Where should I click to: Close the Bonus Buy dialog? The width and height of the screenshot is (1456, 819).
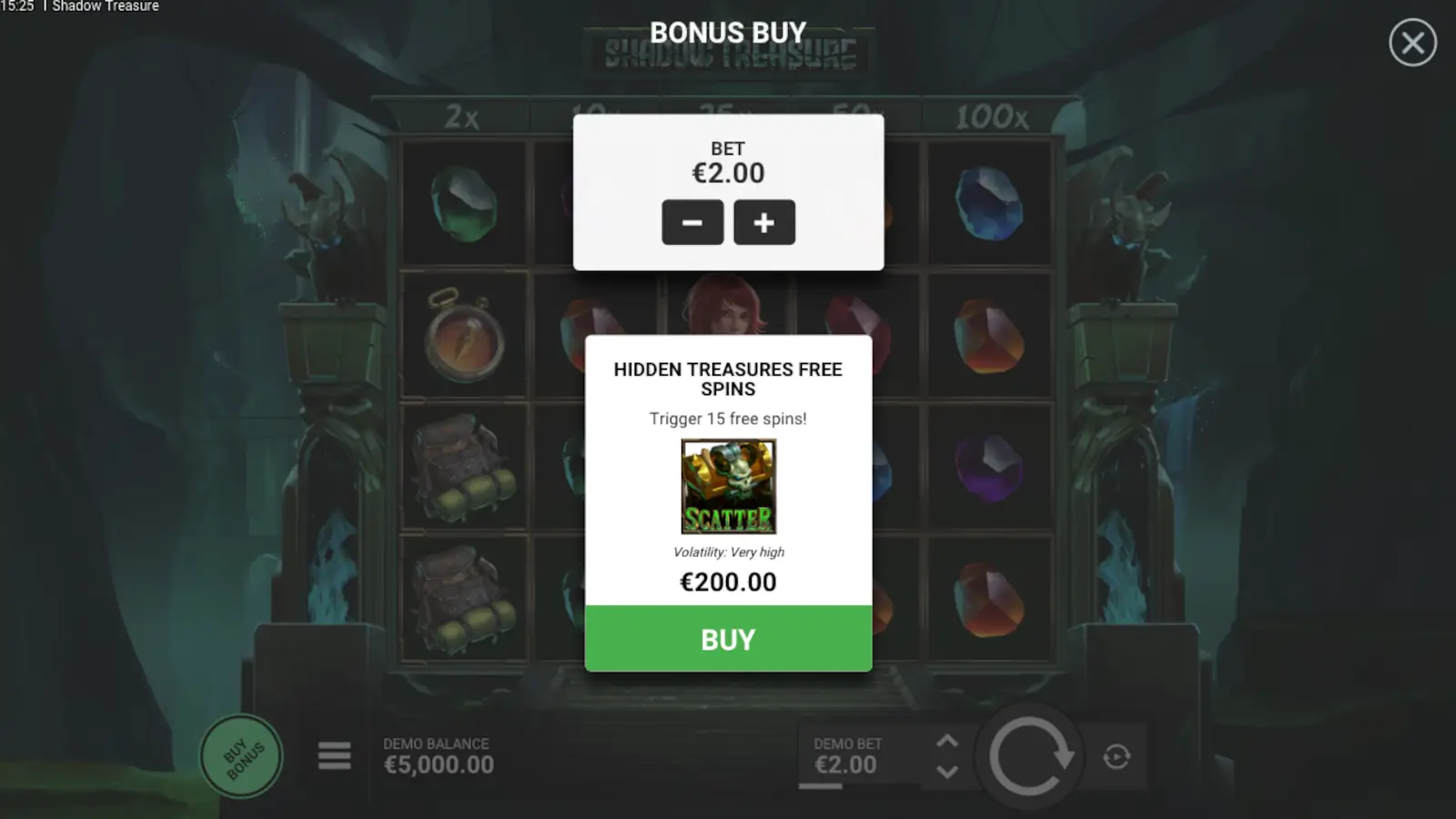pyautogui.click(x=1412, y=44)
